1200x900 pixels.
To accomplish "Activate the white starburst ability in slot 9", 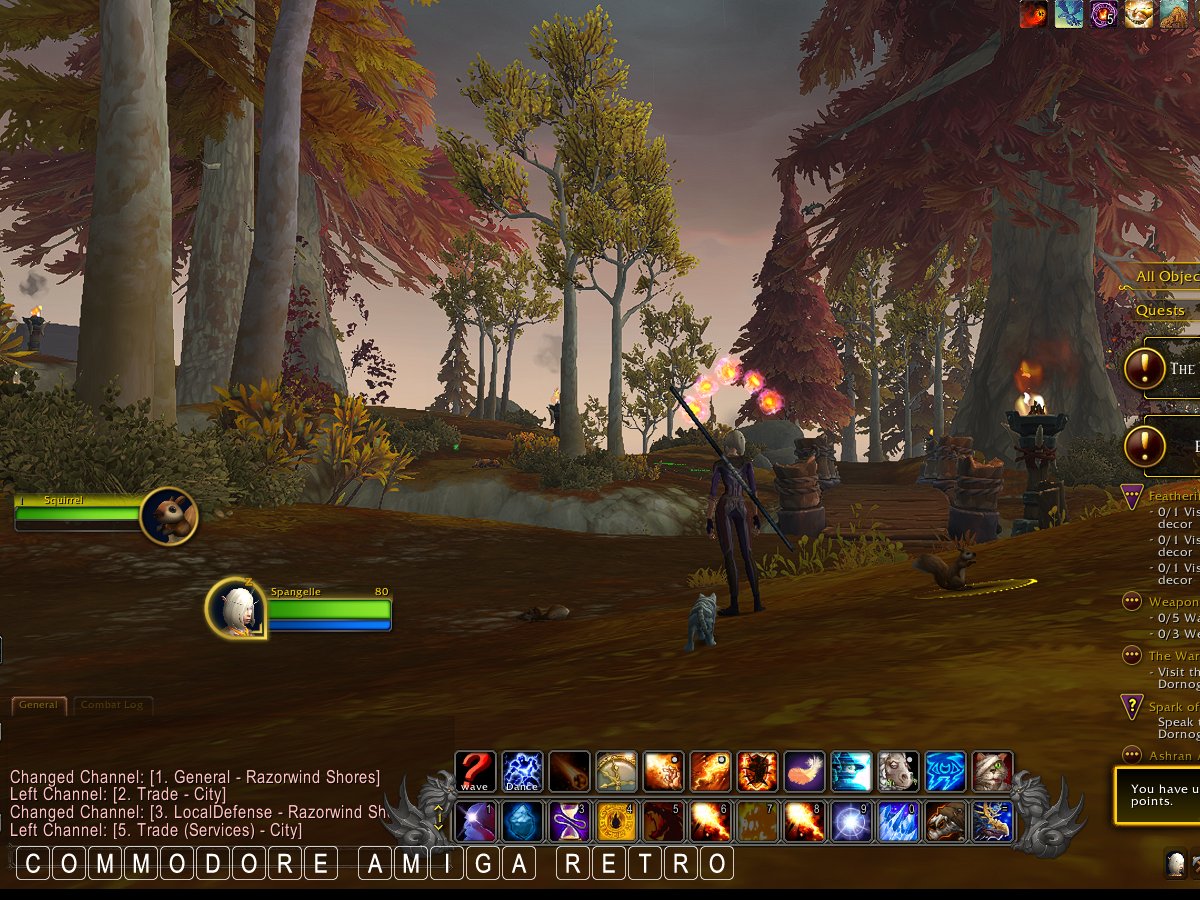I will [851, 821].
